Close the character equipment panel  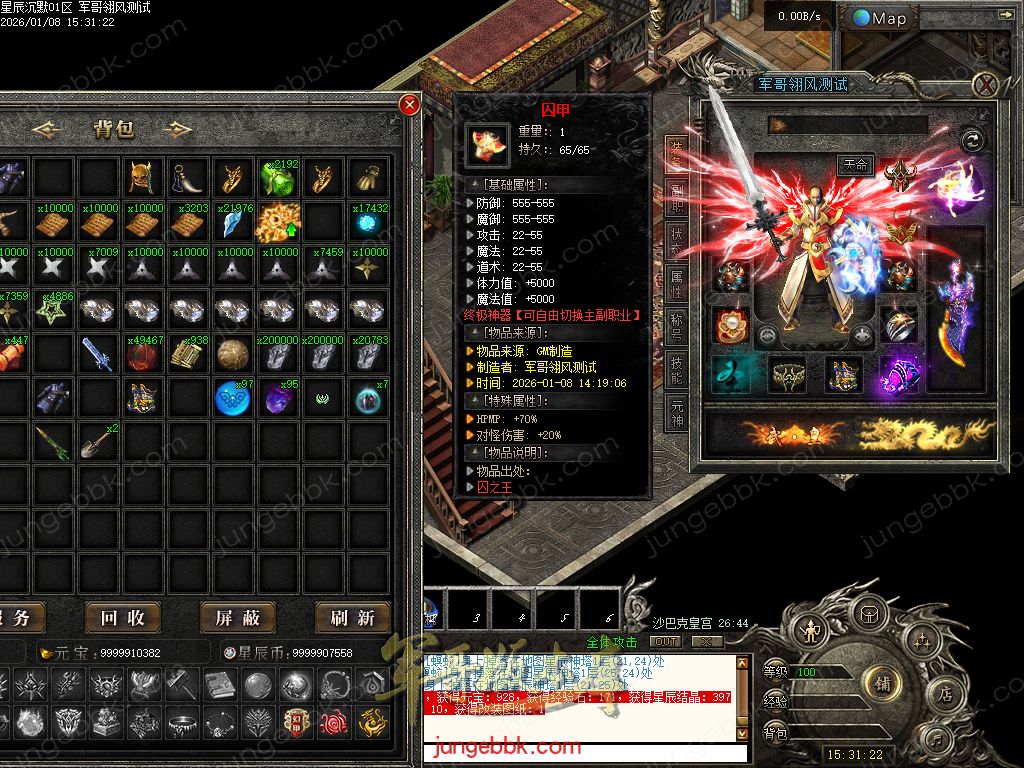click(x=985, y=84)
